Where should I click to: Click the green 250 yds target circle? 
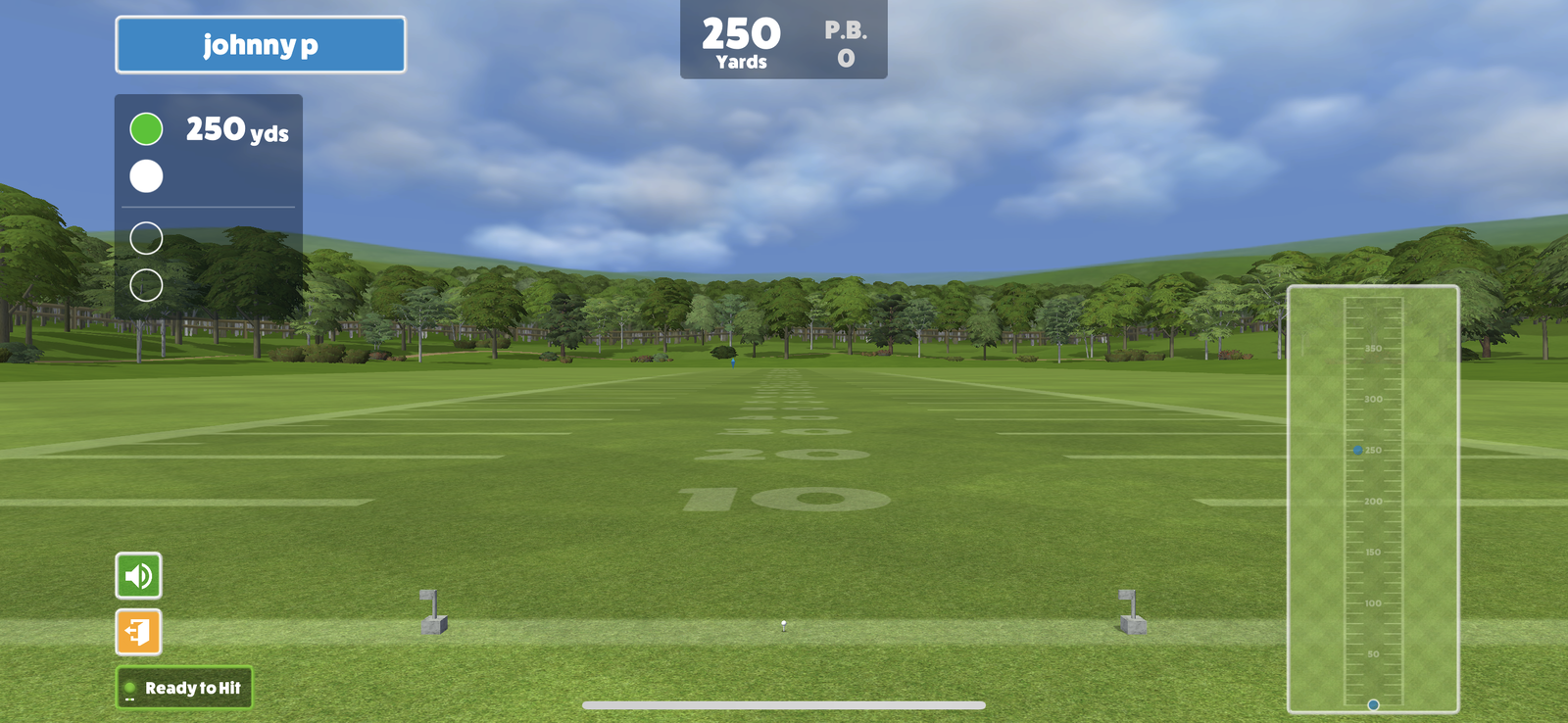click(144, 128)
